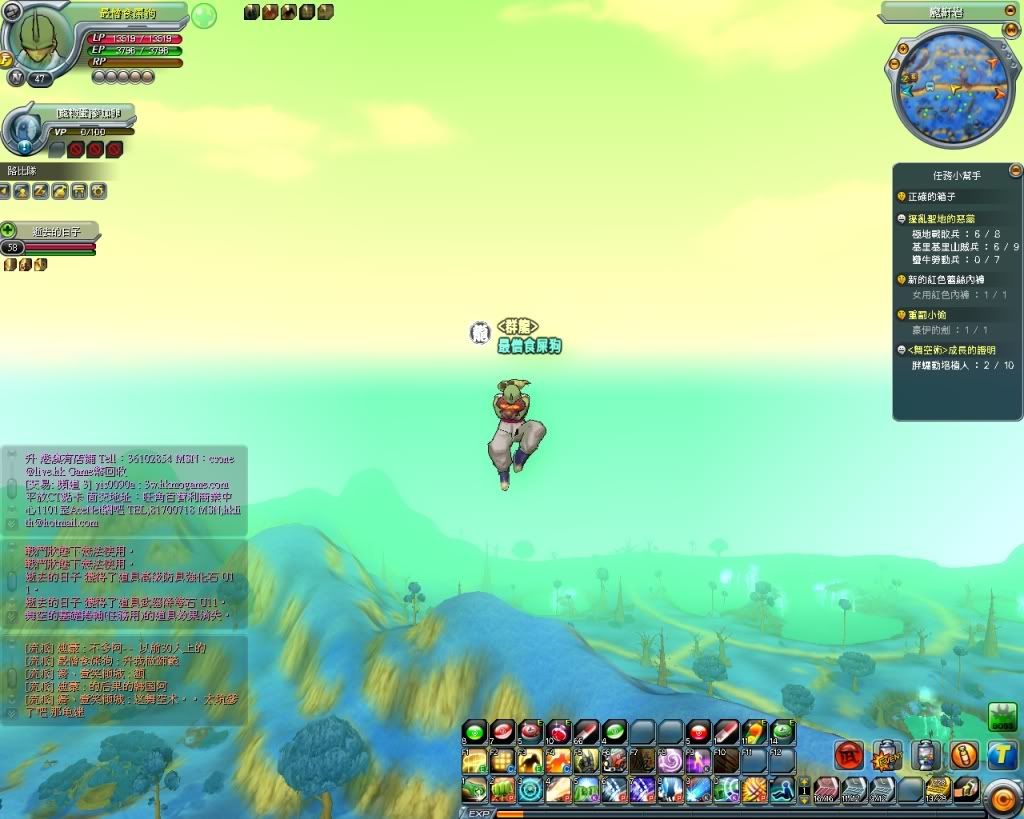Open the green BOSS button

[x=1002, y=717]
